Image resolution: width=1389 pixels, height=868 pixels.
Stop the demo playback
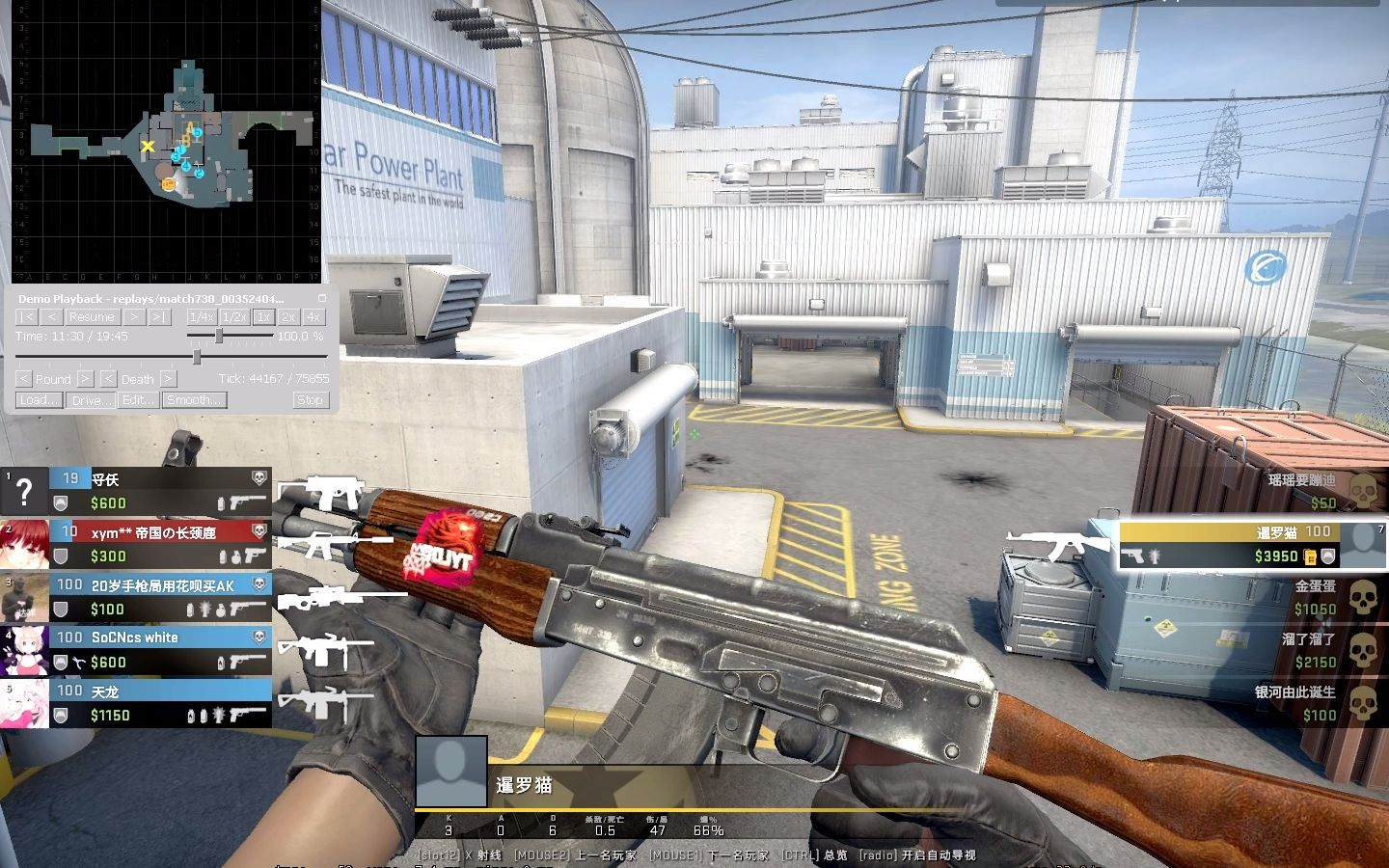pos(311,400)
